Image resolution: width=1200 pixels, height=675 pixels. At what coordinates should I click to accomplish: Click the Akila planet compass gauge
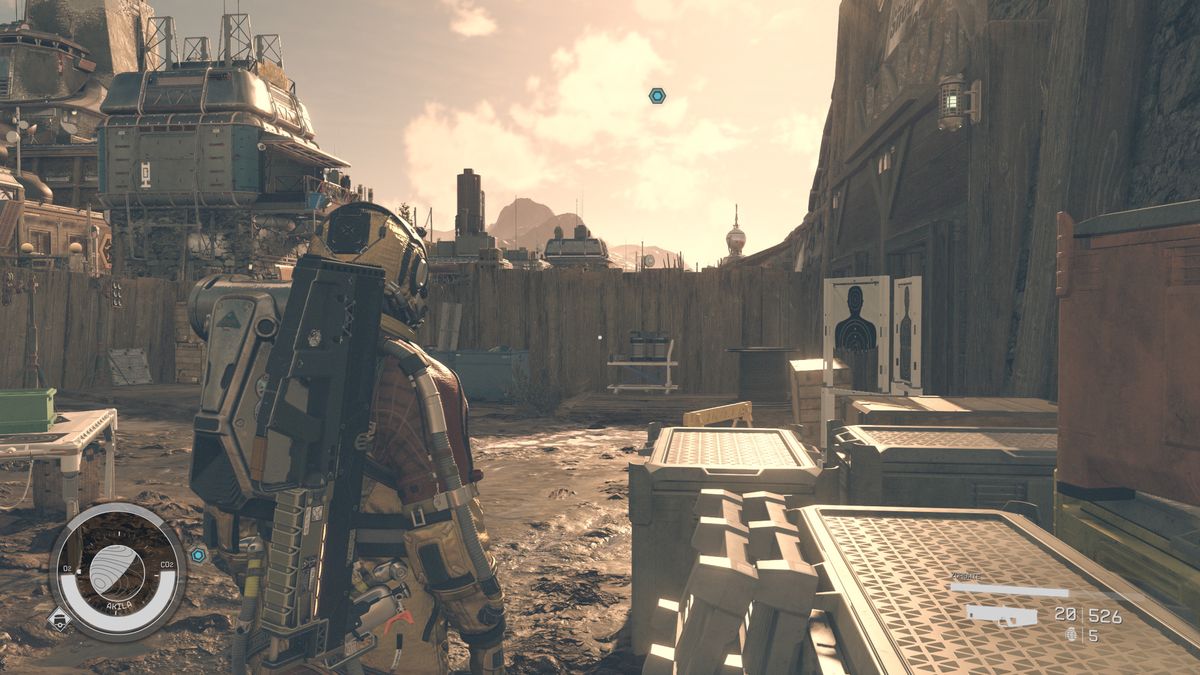tap(117, 571)
